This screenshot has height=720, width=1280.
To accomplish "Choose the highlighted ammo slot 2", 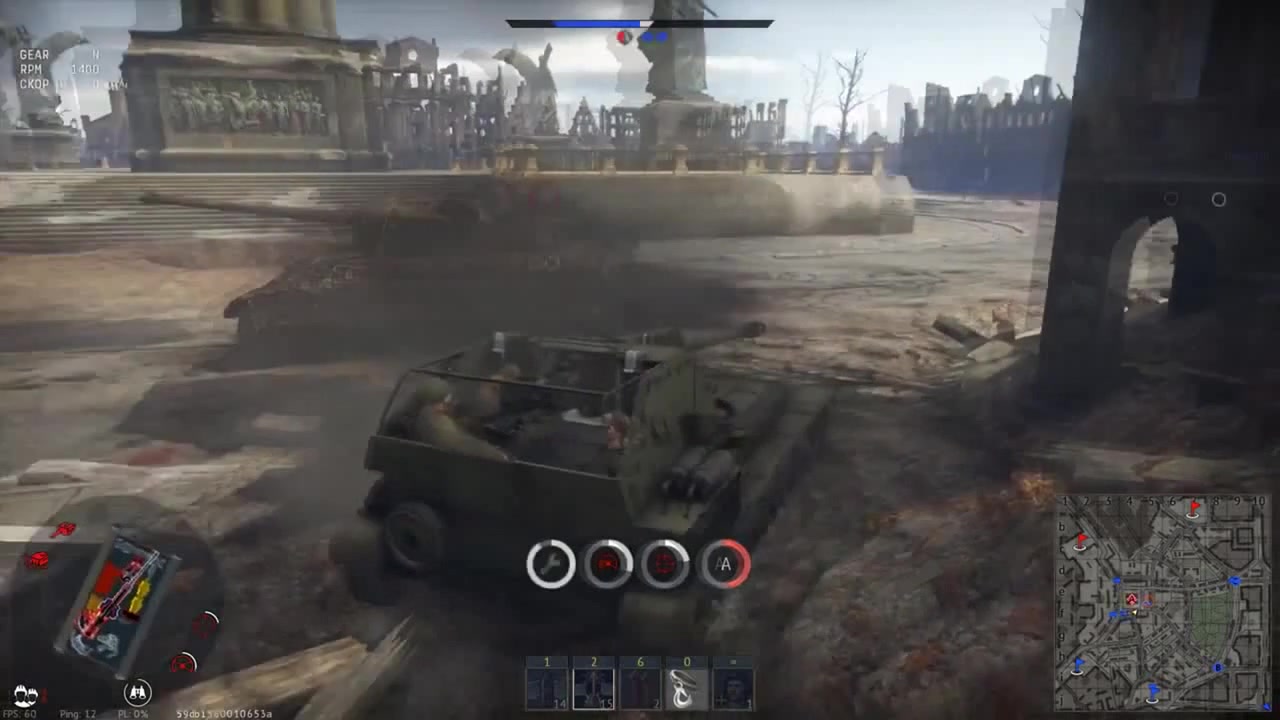I will point(593,686).
